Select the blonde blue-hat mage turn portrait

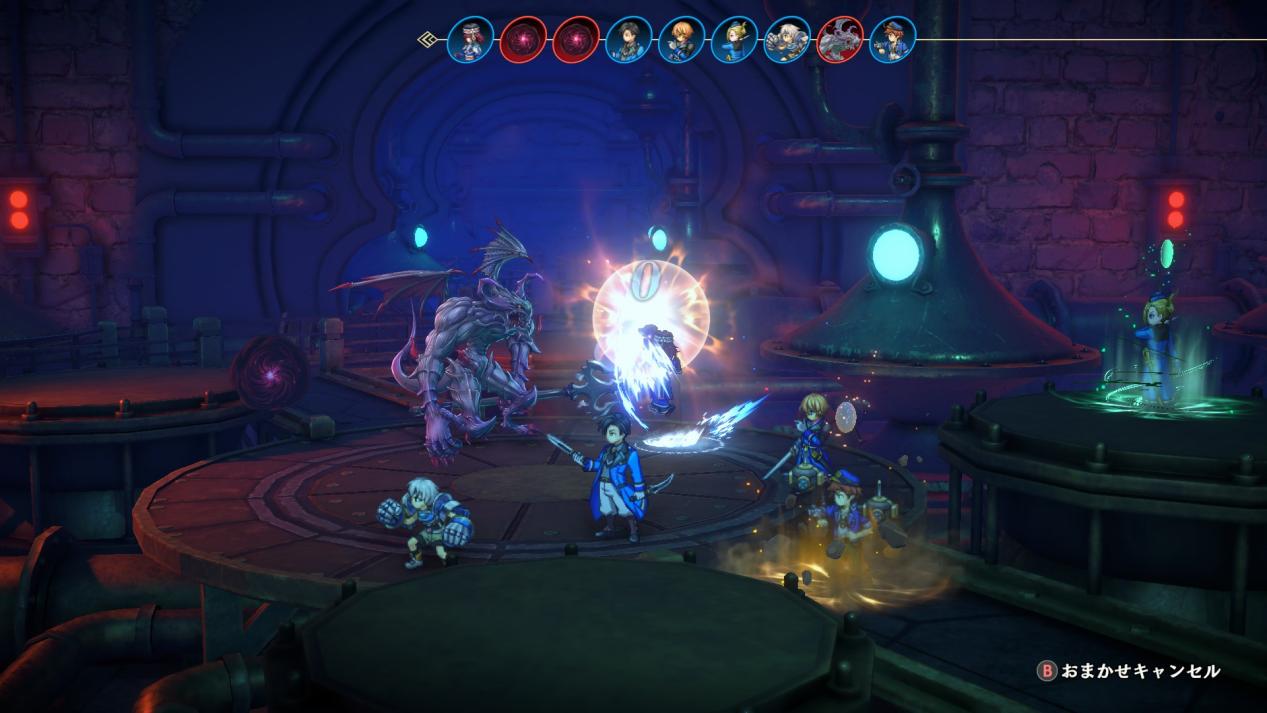click(735, 40)
